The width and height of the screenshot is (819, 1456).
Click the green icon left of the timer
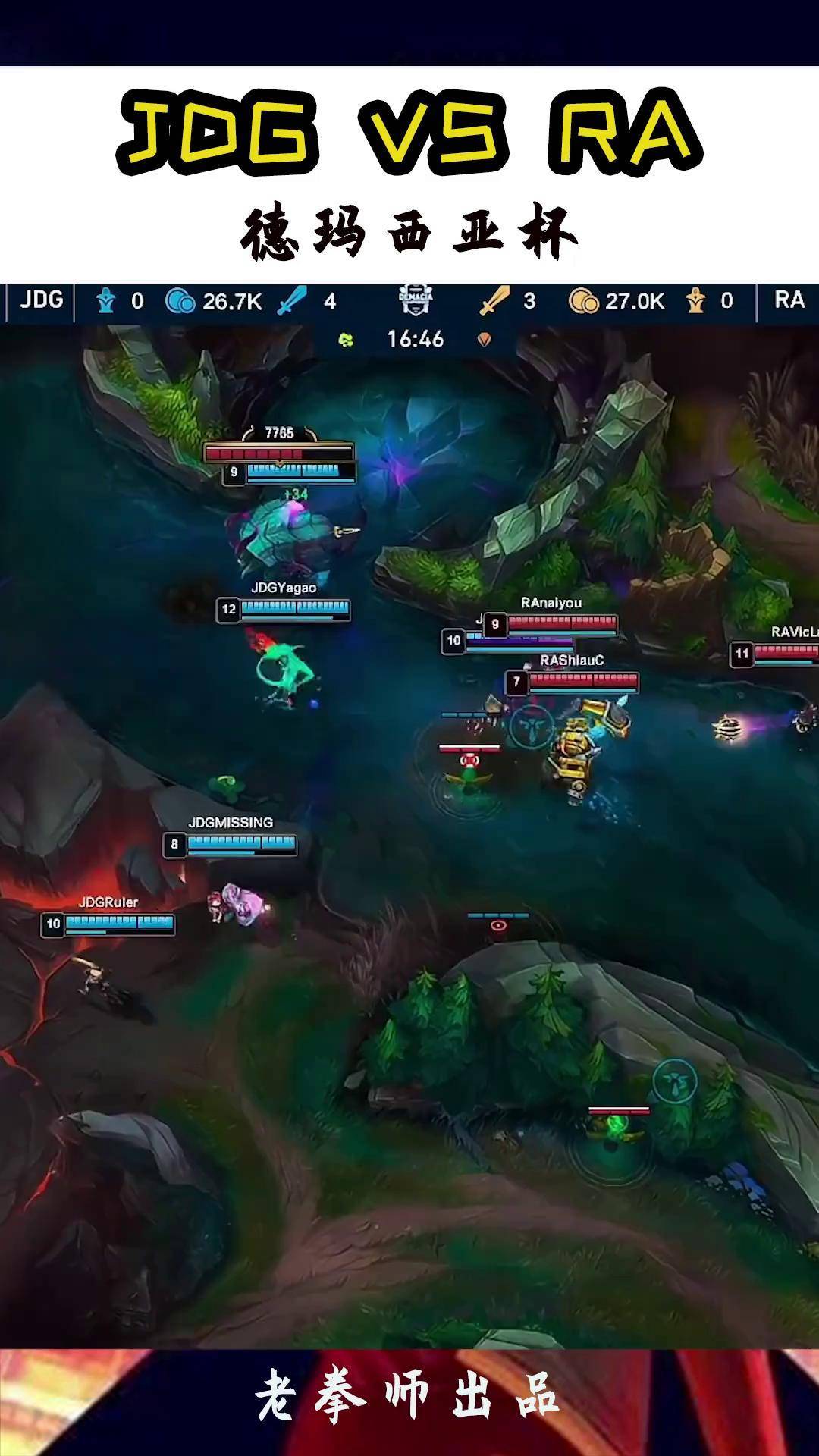(x=347, y=340)
